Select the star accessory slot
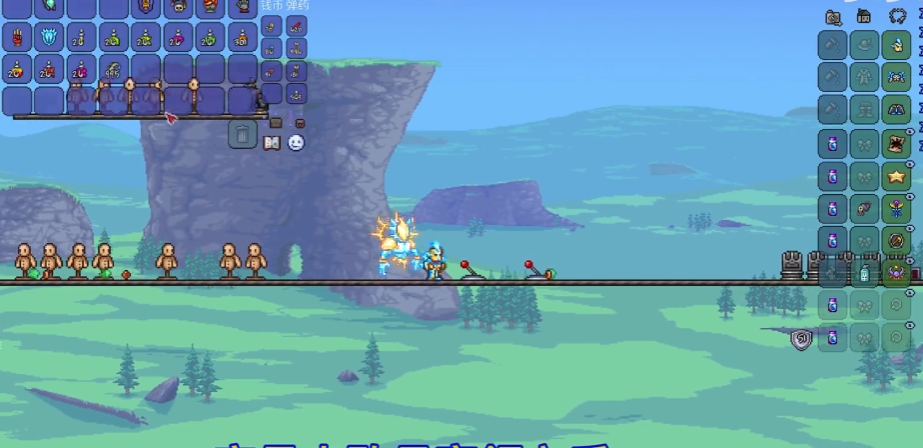 (x=897, y=176)
